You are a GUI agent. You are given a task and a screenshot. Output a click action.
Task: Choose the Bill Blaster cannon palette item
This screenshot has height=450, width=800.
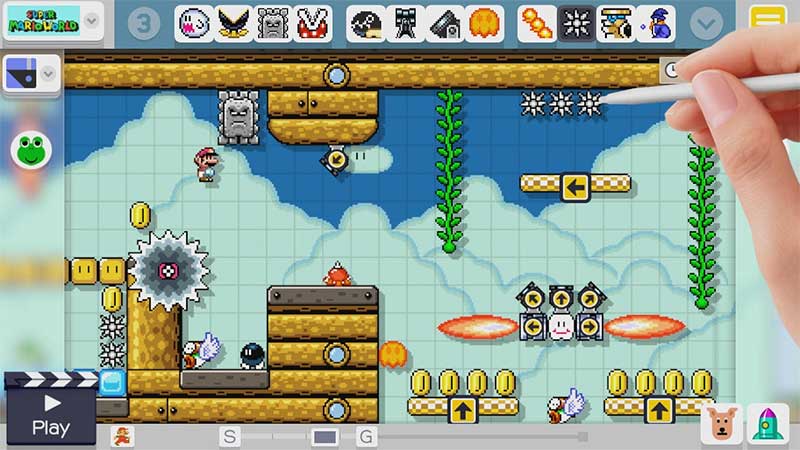(405, 23)
